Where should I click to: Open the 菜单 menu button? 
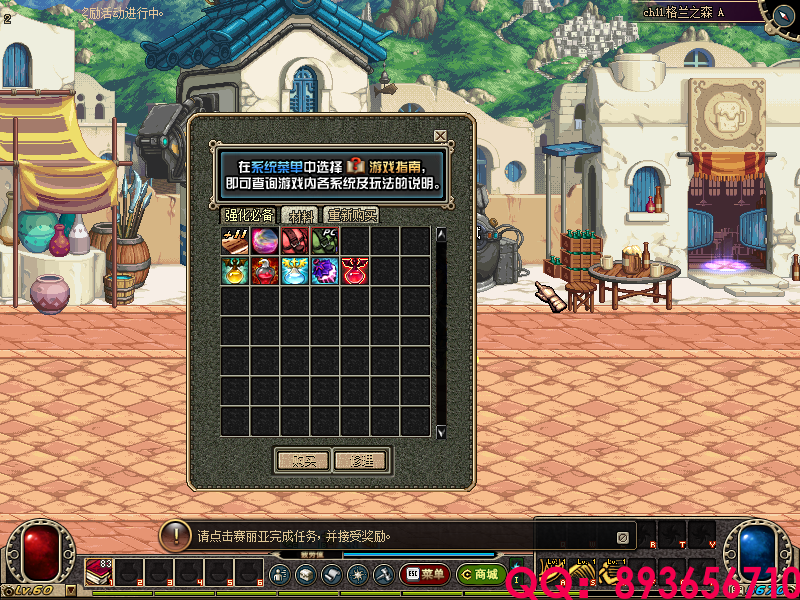pyautogui.click(x=426, y=574)
